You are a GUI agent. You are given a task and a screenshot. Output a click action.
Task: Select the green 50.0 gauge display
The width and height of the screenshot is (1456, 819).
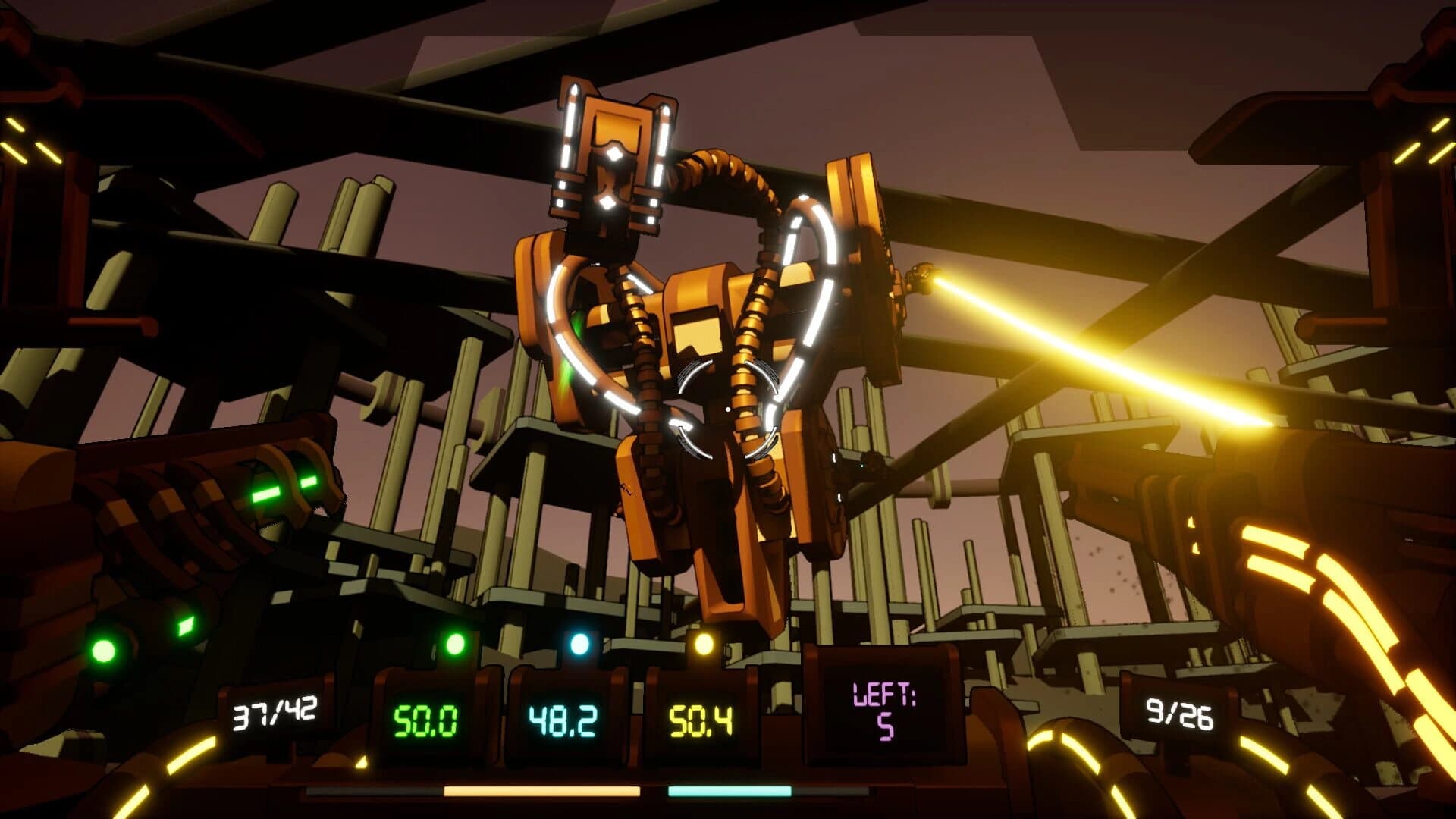coord(426,721)
